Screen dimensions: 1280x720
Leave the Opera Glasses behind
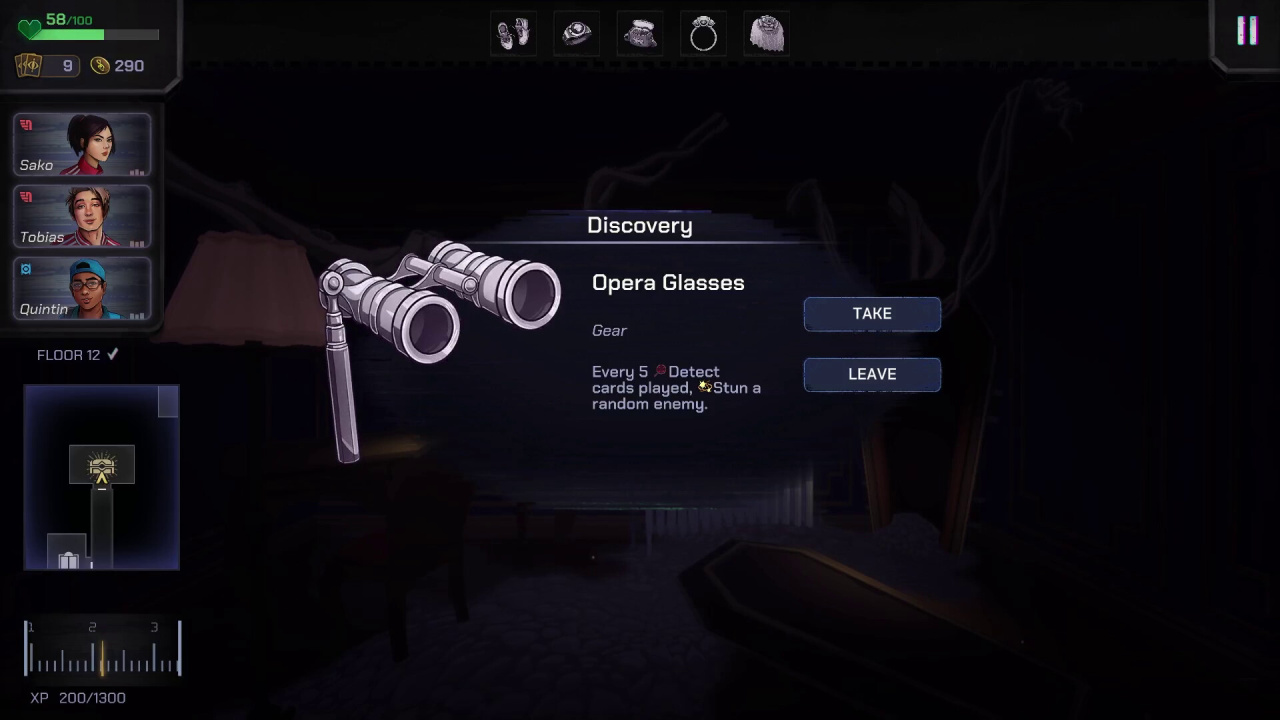tap(872, 374)
